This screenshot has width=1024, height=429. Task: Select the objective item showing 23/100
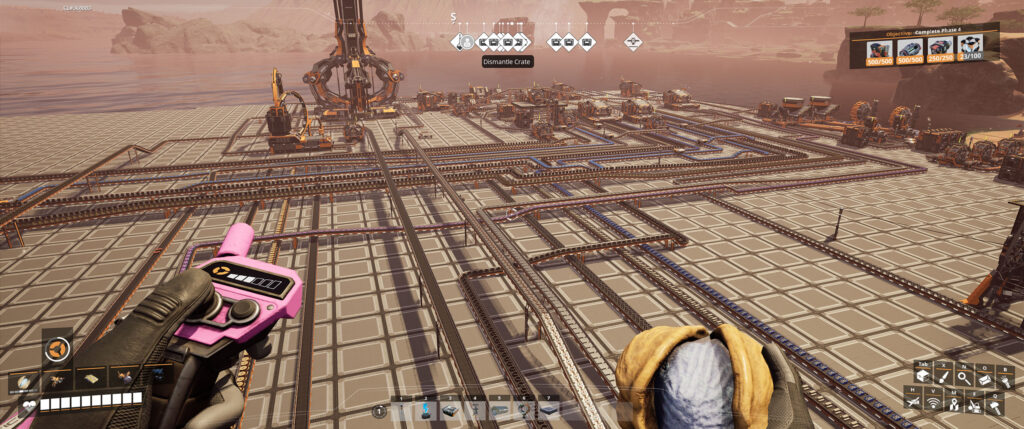click(969, 49)
